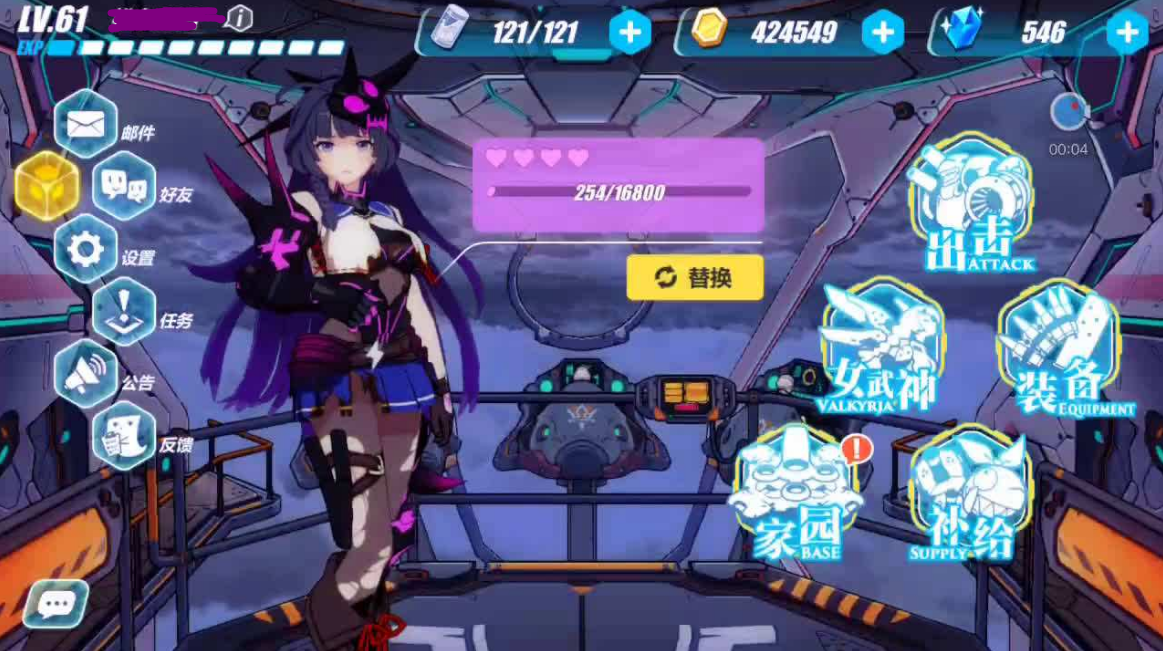Show player info via the i icon

click(x=239, y=17)
